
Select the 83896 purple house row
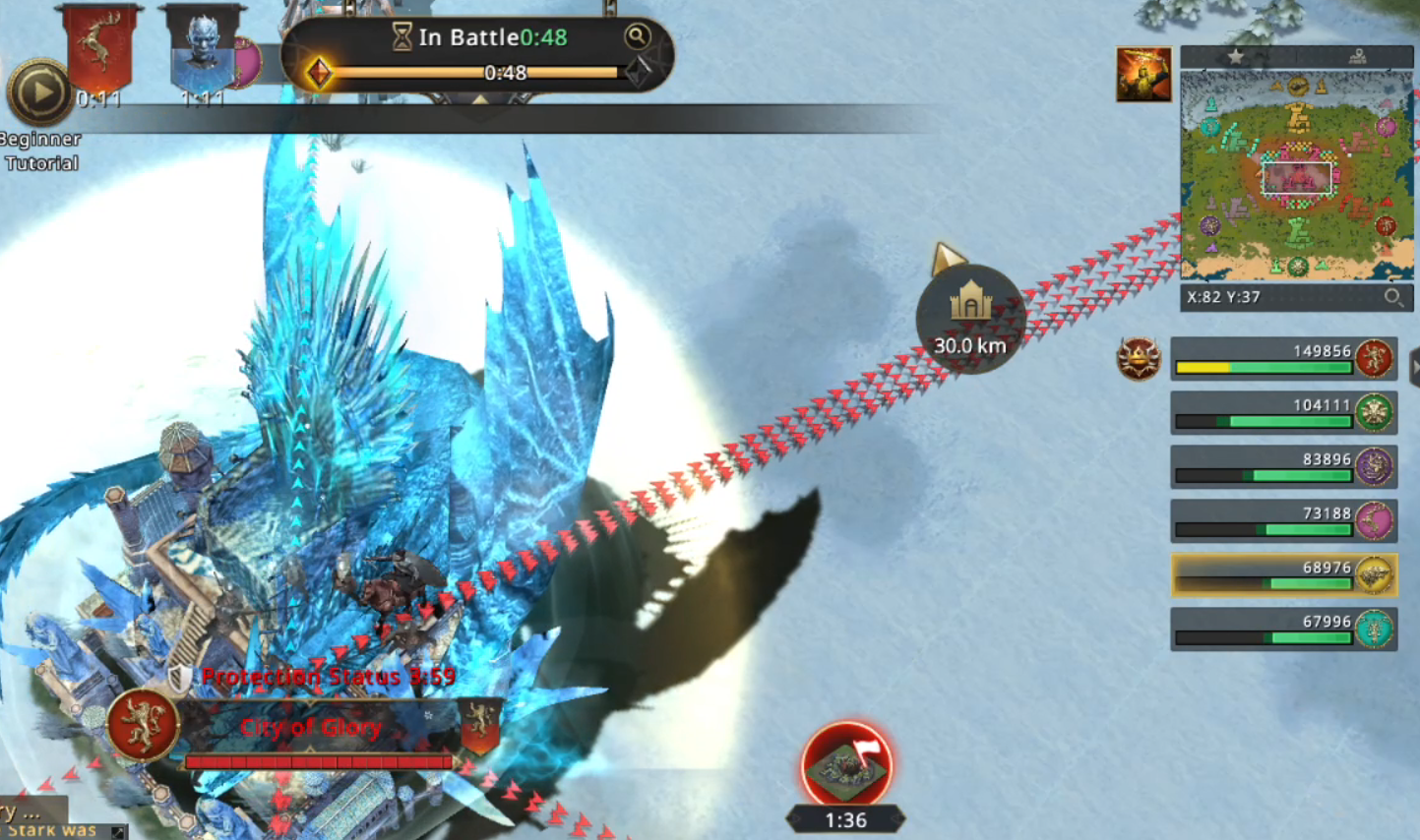tap(1283, 467)
